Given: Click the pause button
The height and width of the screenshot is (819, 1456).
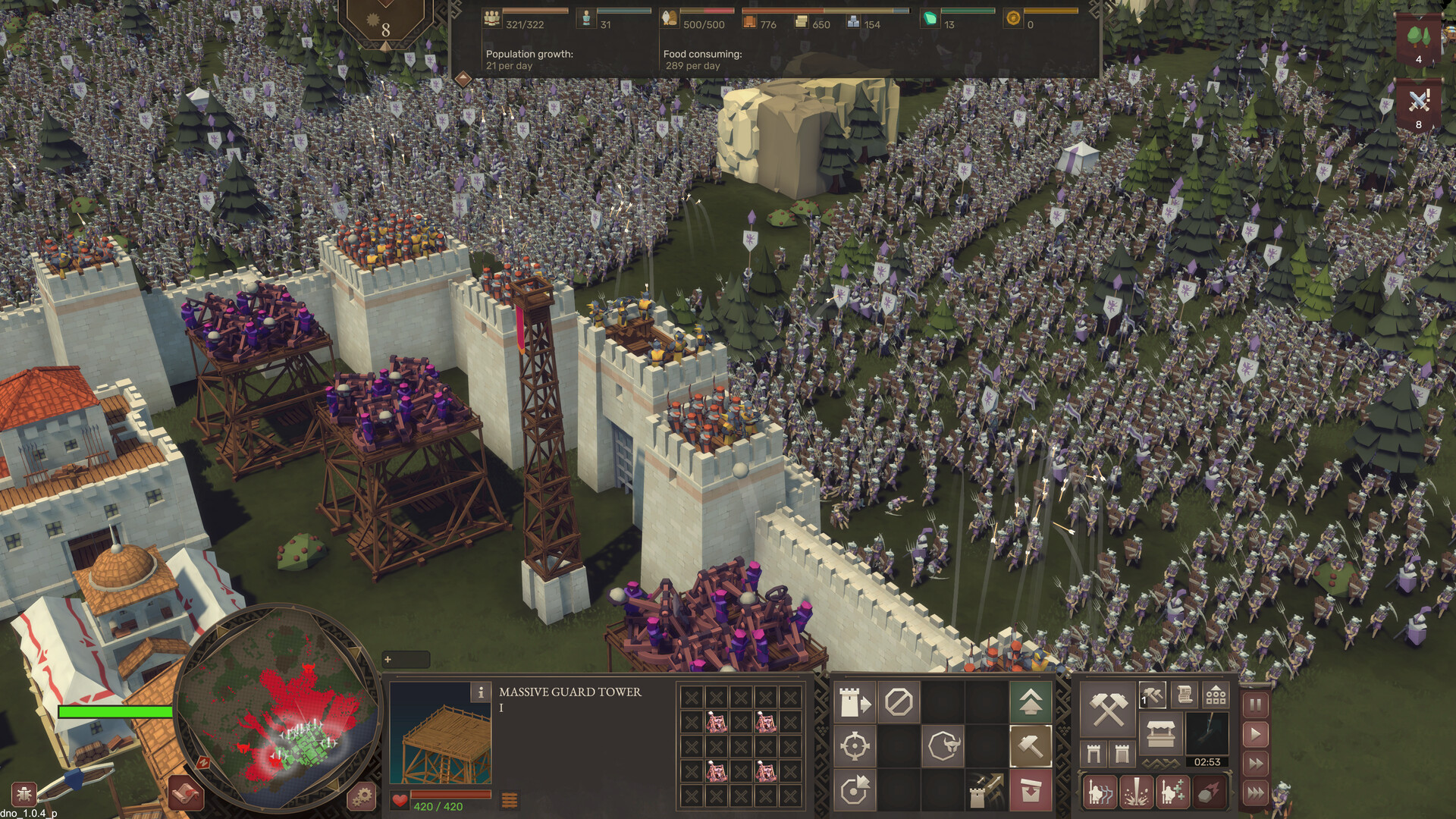Looking at the screenshot, I should 1257,704.
